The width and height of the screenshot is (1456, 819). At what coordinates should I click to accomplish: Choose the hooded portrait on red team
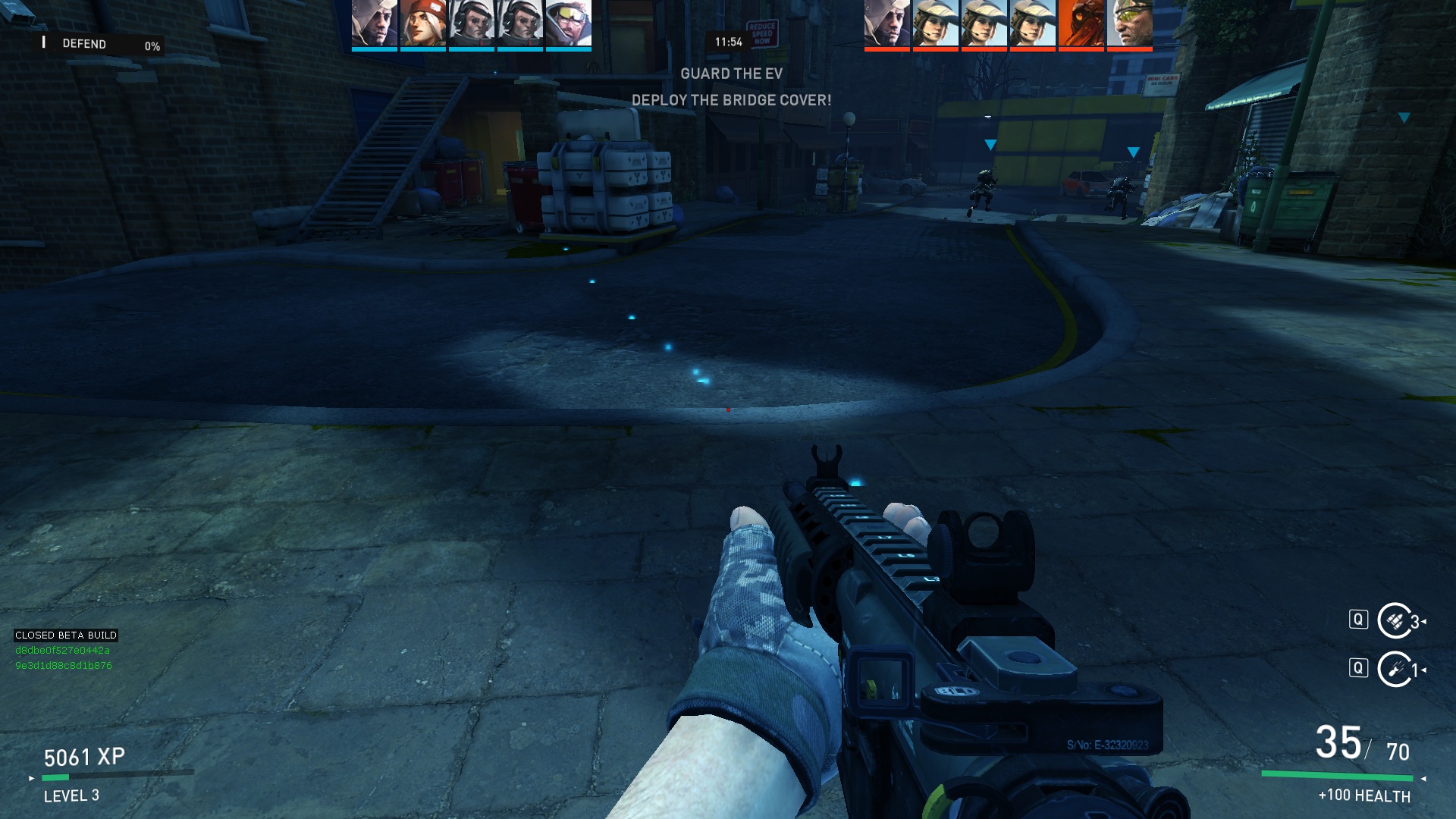887,24
